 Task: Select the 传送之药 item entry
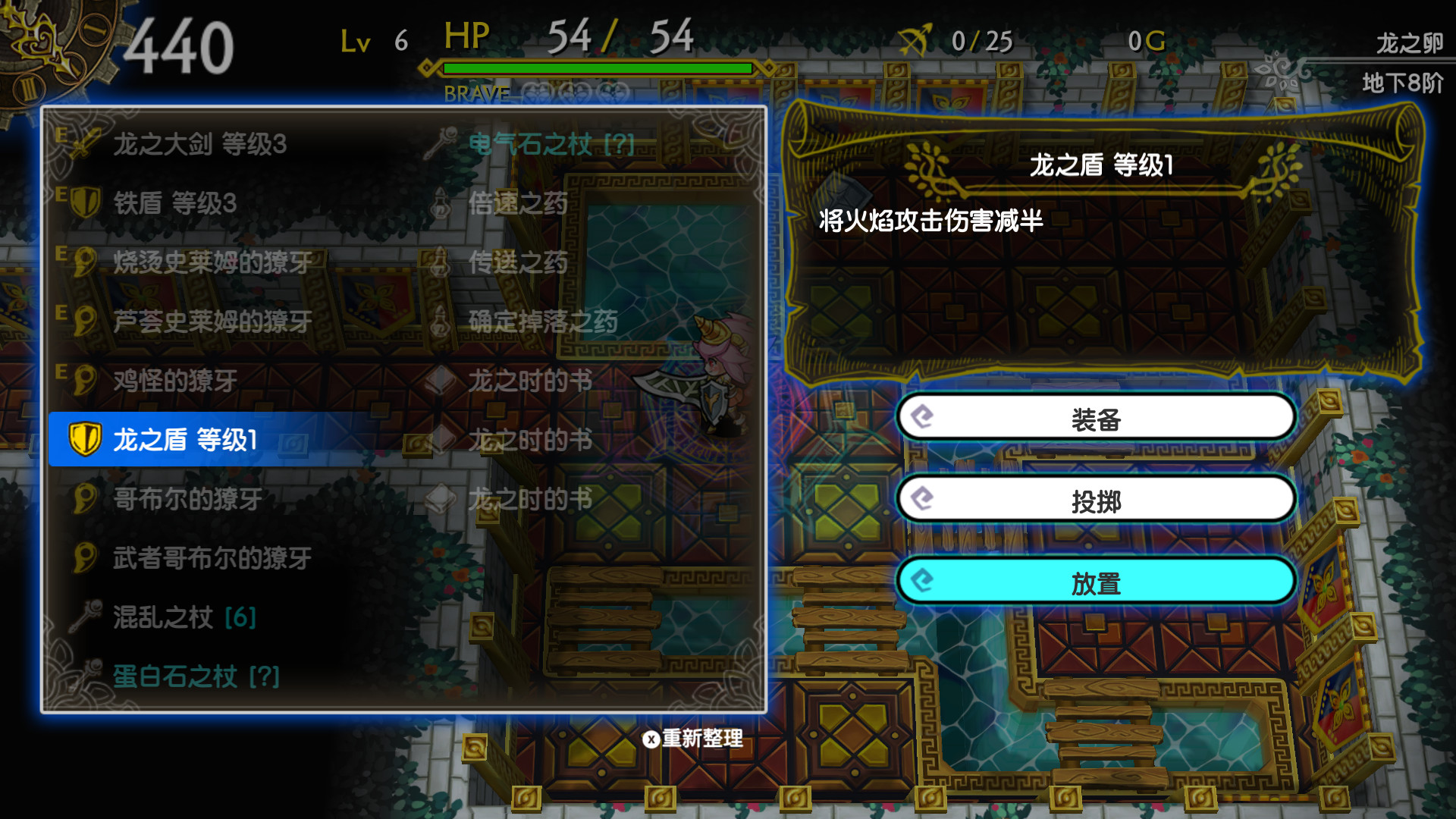519,263
